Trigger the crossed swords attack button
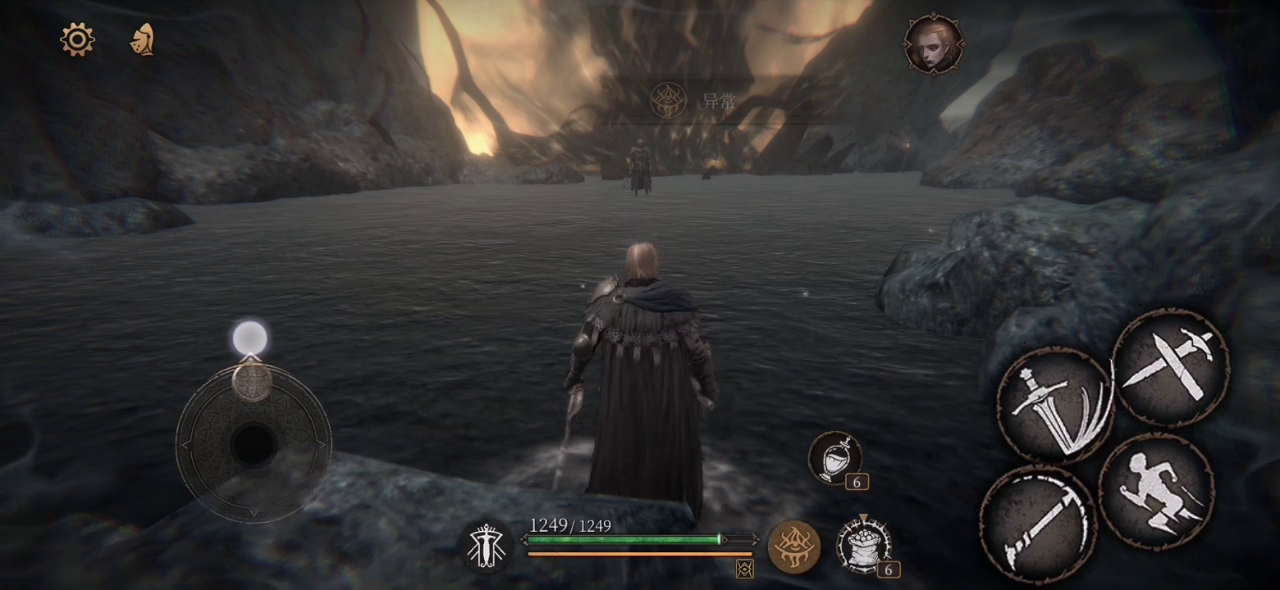The width and height of the screenshot is (1280, 590). point(1170,367)
